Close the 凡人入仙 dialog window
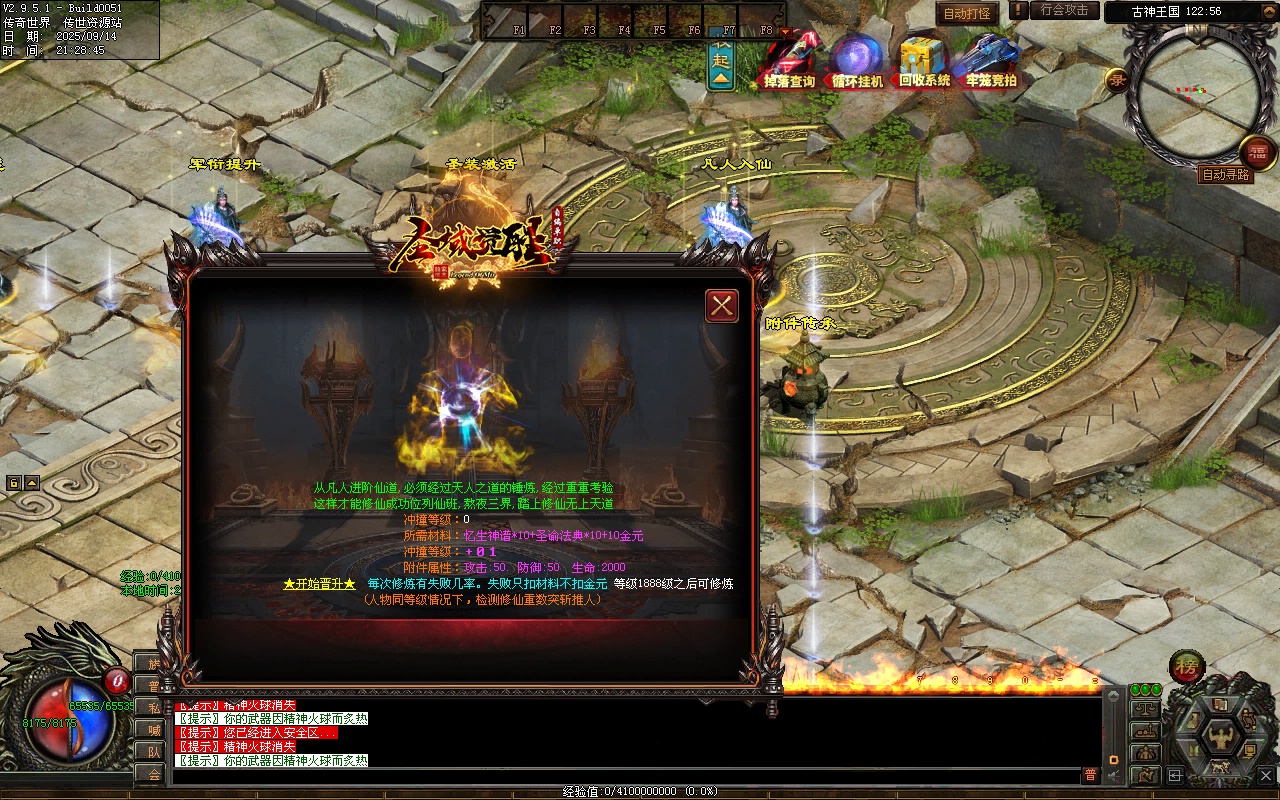Image resolution: width=1280 pixels, height=800 pixels. (x=722, y=306)
